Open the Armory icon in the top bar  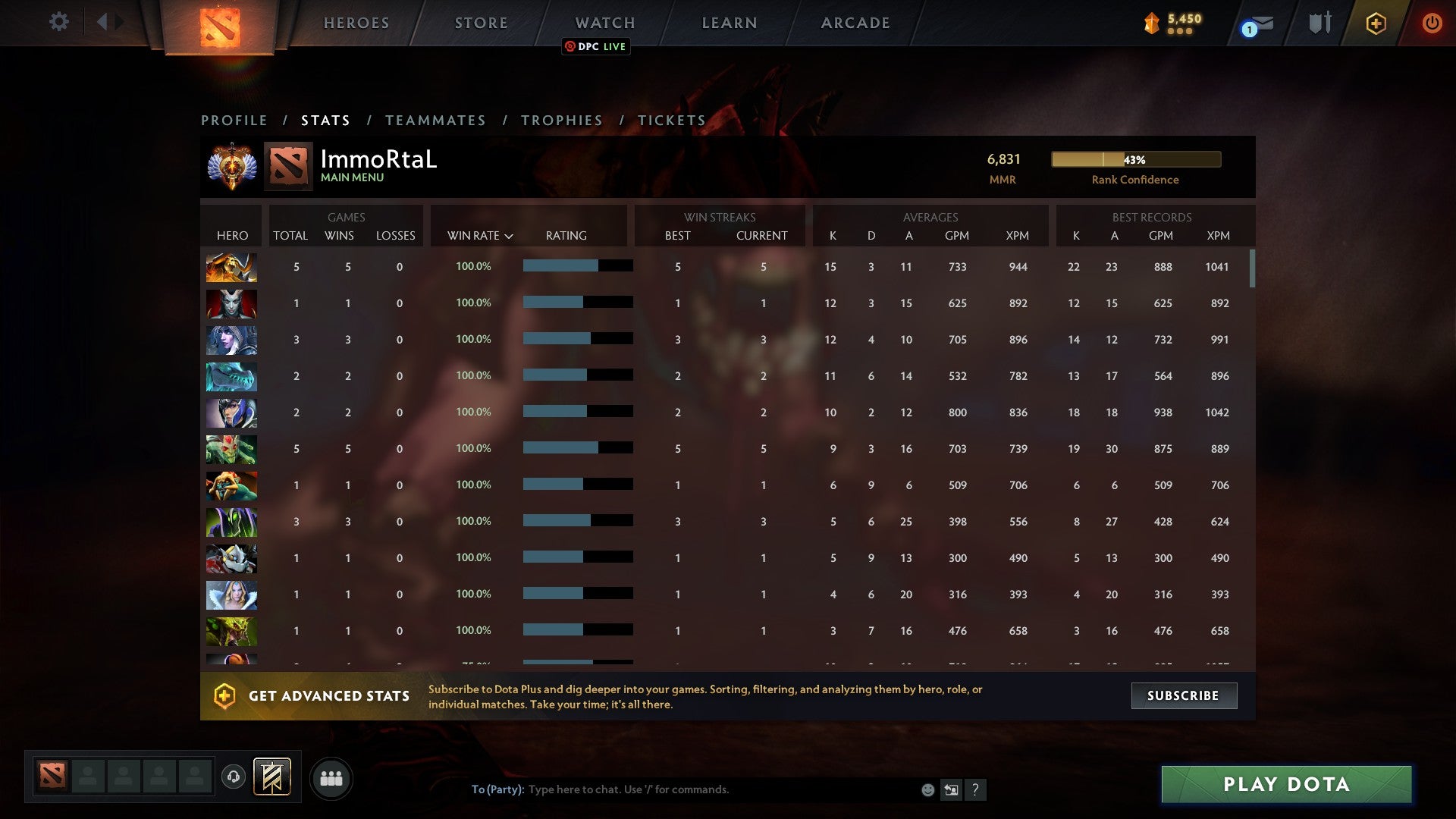pos(1319,23)
